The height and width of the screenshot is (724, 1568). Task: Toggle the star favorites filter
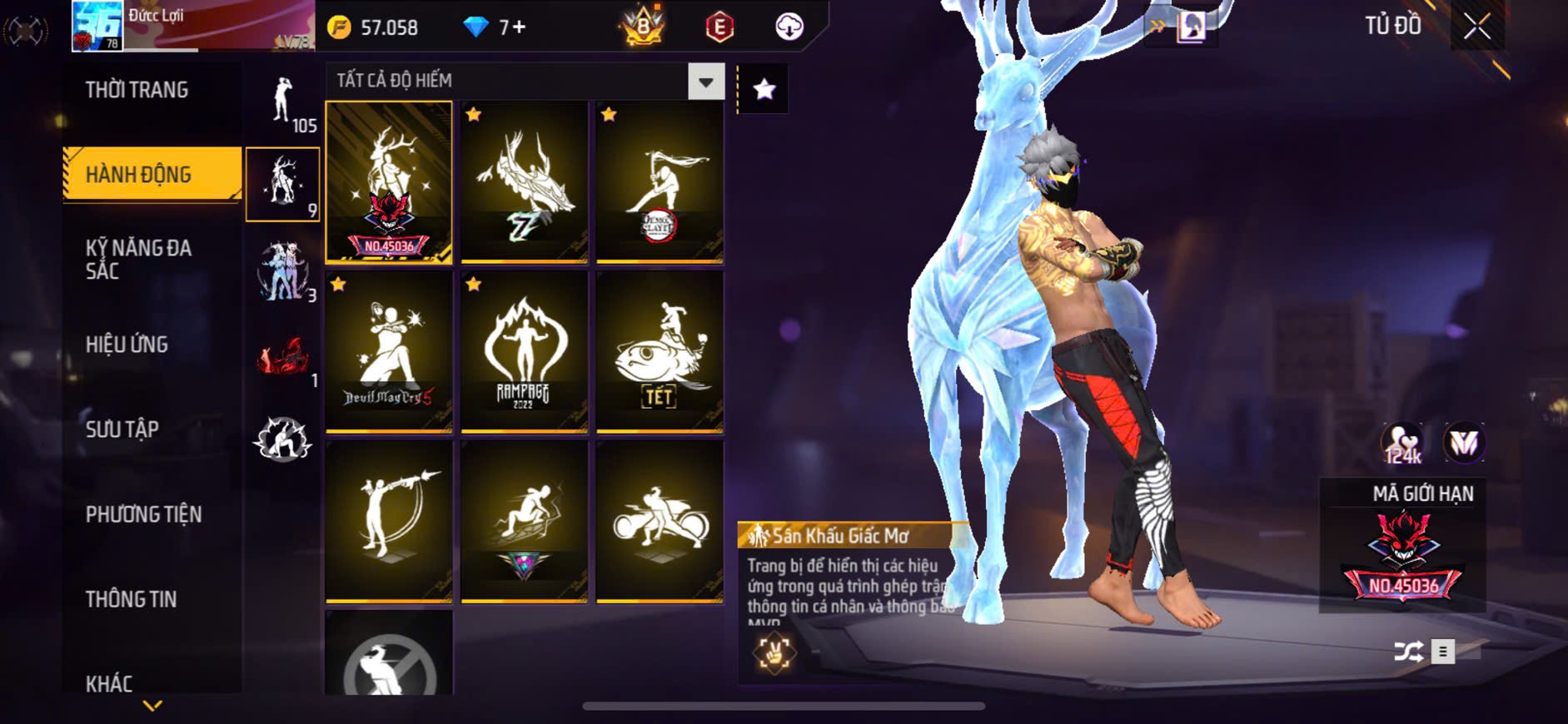tap(764, 89)
